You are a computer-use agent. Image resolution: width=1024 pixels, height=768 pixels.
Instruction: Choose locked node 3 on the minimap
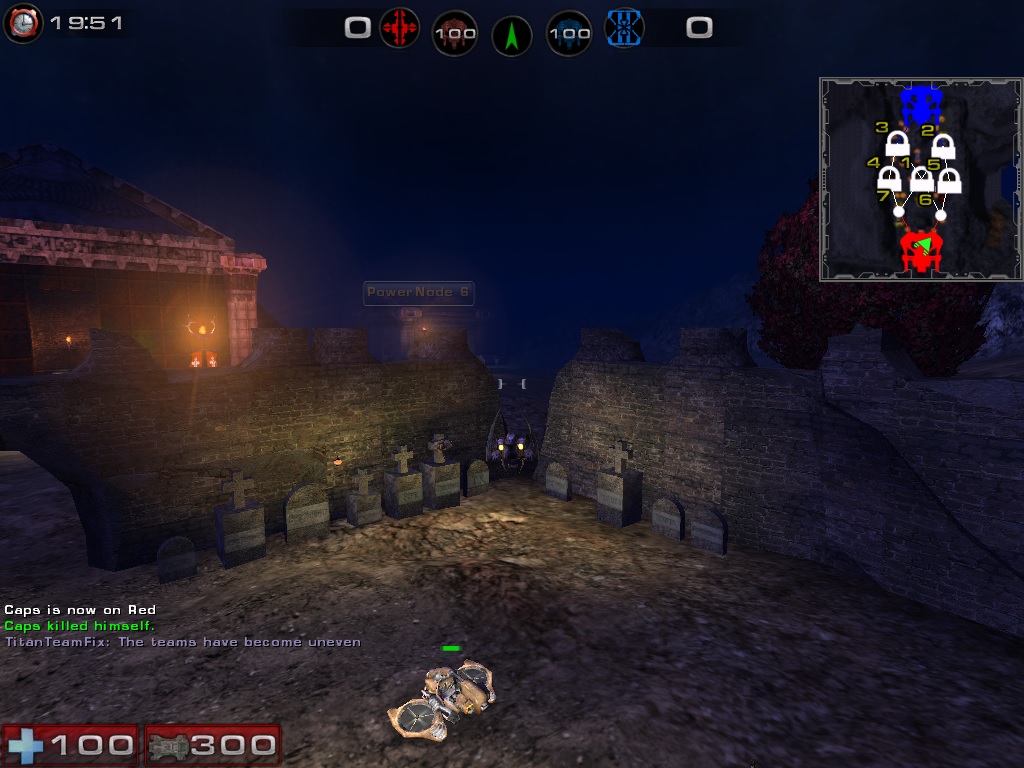[x=897, y=145]
